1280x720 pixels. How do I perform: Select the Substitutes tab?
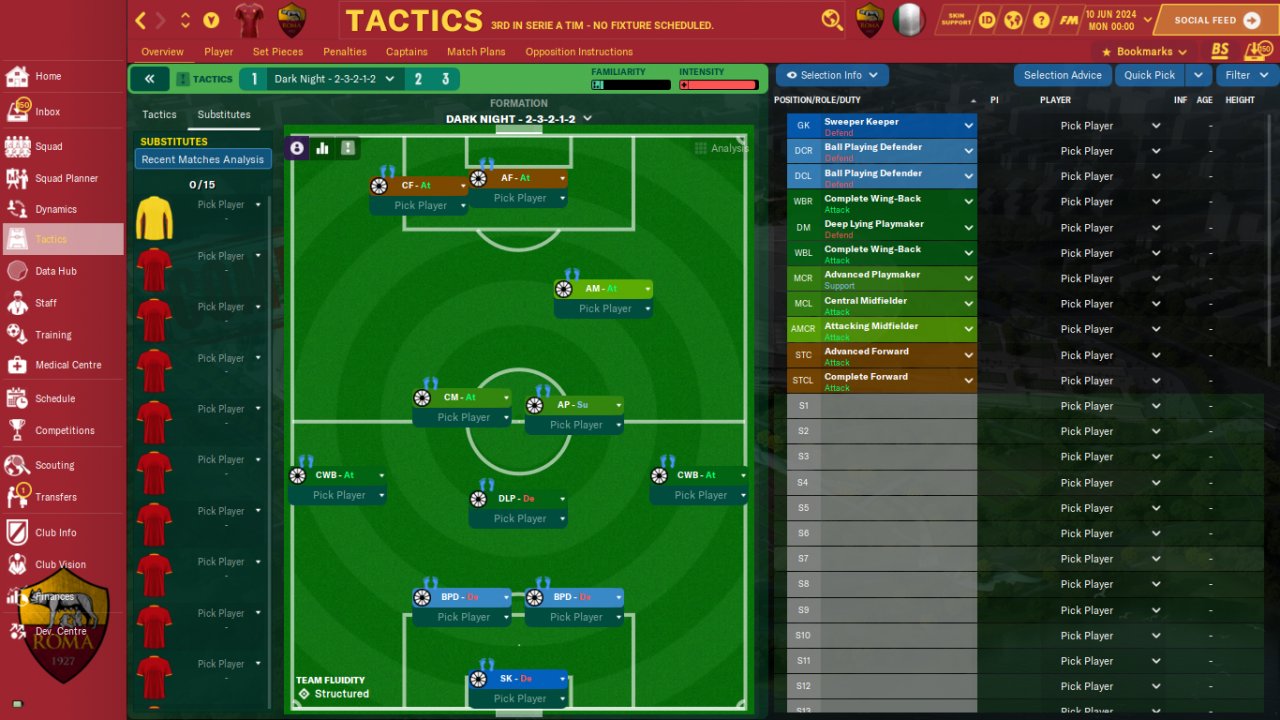click(224, 115)
